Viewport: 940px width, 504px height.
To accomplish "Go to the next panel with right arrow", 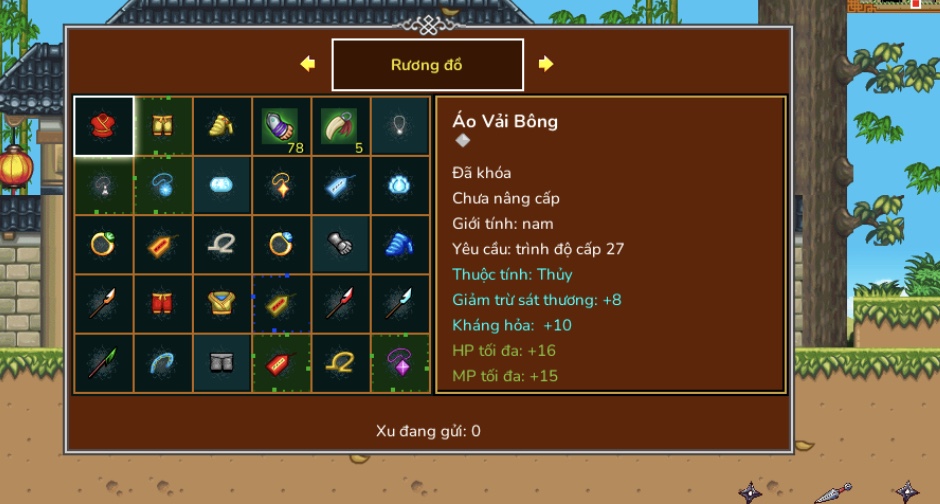I will pyautogui.click(x=546, y=64).
